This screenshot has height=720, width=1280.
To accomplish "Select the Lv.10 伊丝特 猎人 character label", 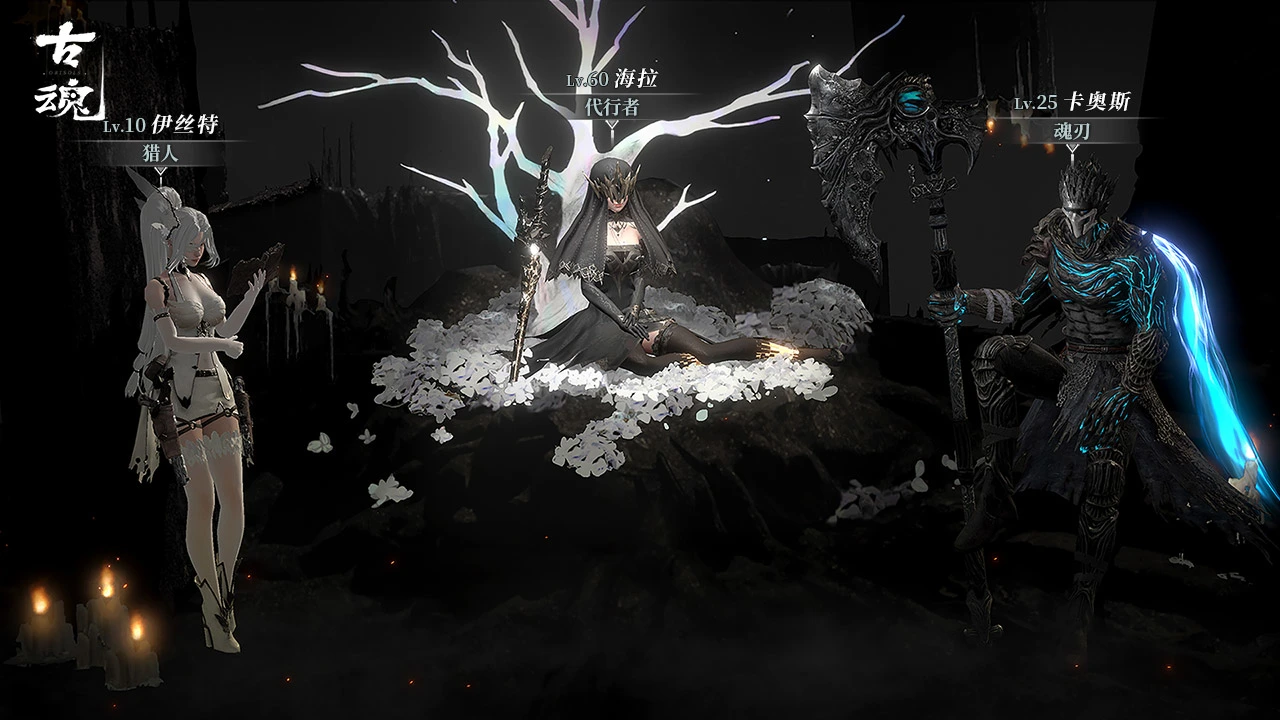I will (160, 139).
